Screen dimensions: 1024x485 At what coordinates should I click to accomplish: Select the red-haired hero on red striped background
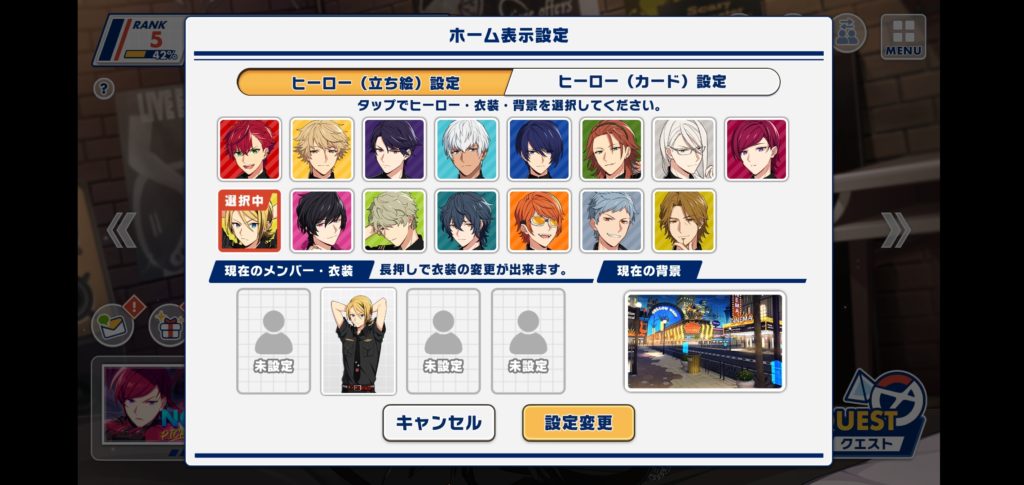(249, 149)
